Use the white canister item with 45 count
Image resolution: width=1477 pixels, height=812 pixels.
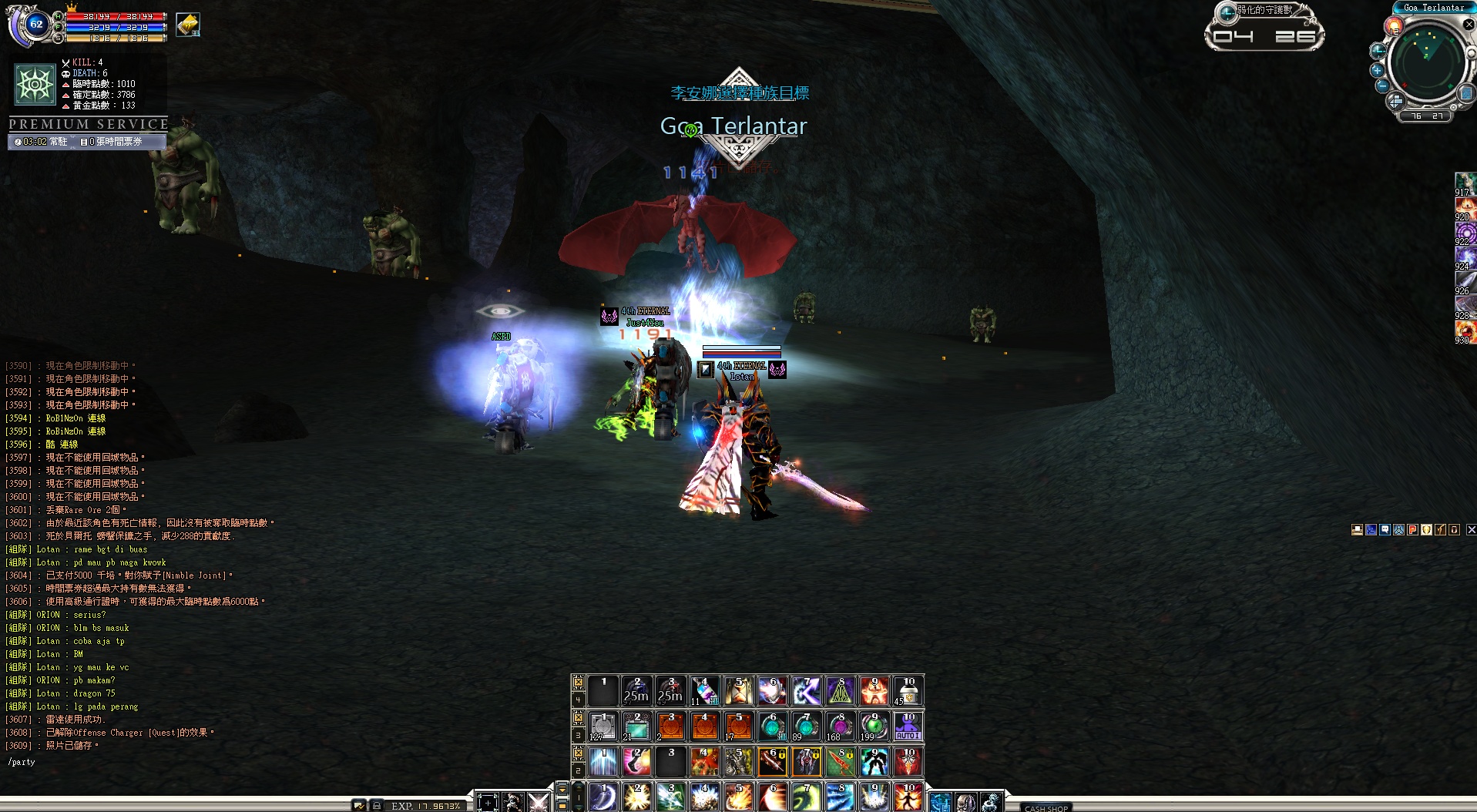click(x=908, y=691)
